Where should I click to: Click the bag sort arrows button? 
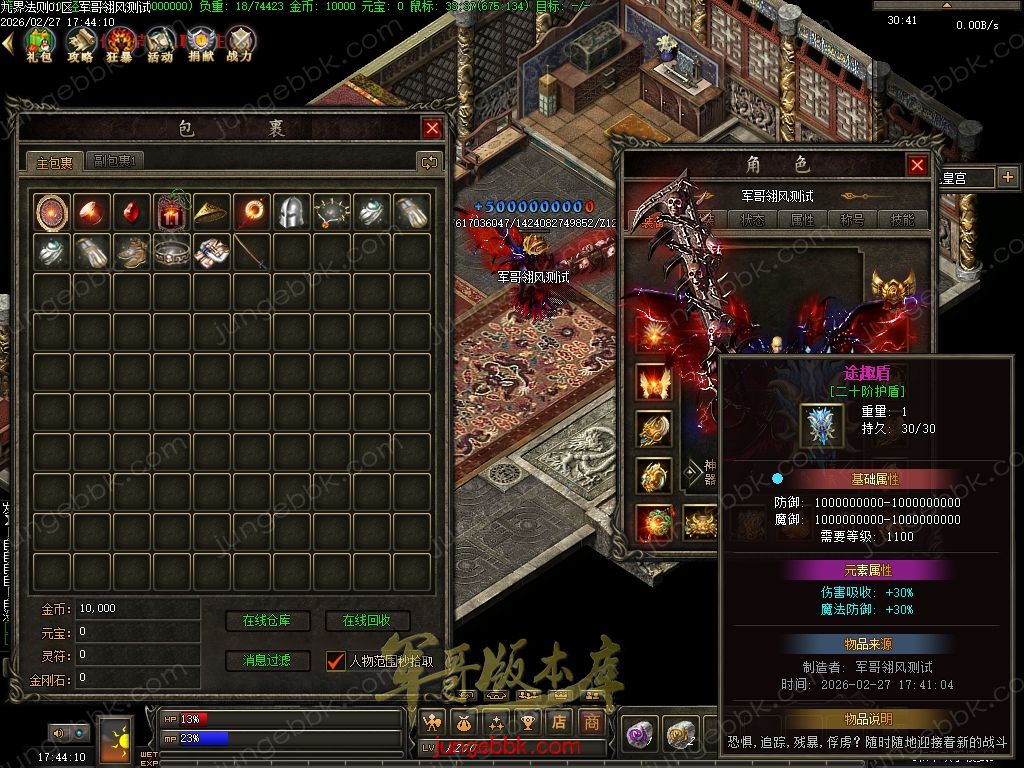coord(429,161)
